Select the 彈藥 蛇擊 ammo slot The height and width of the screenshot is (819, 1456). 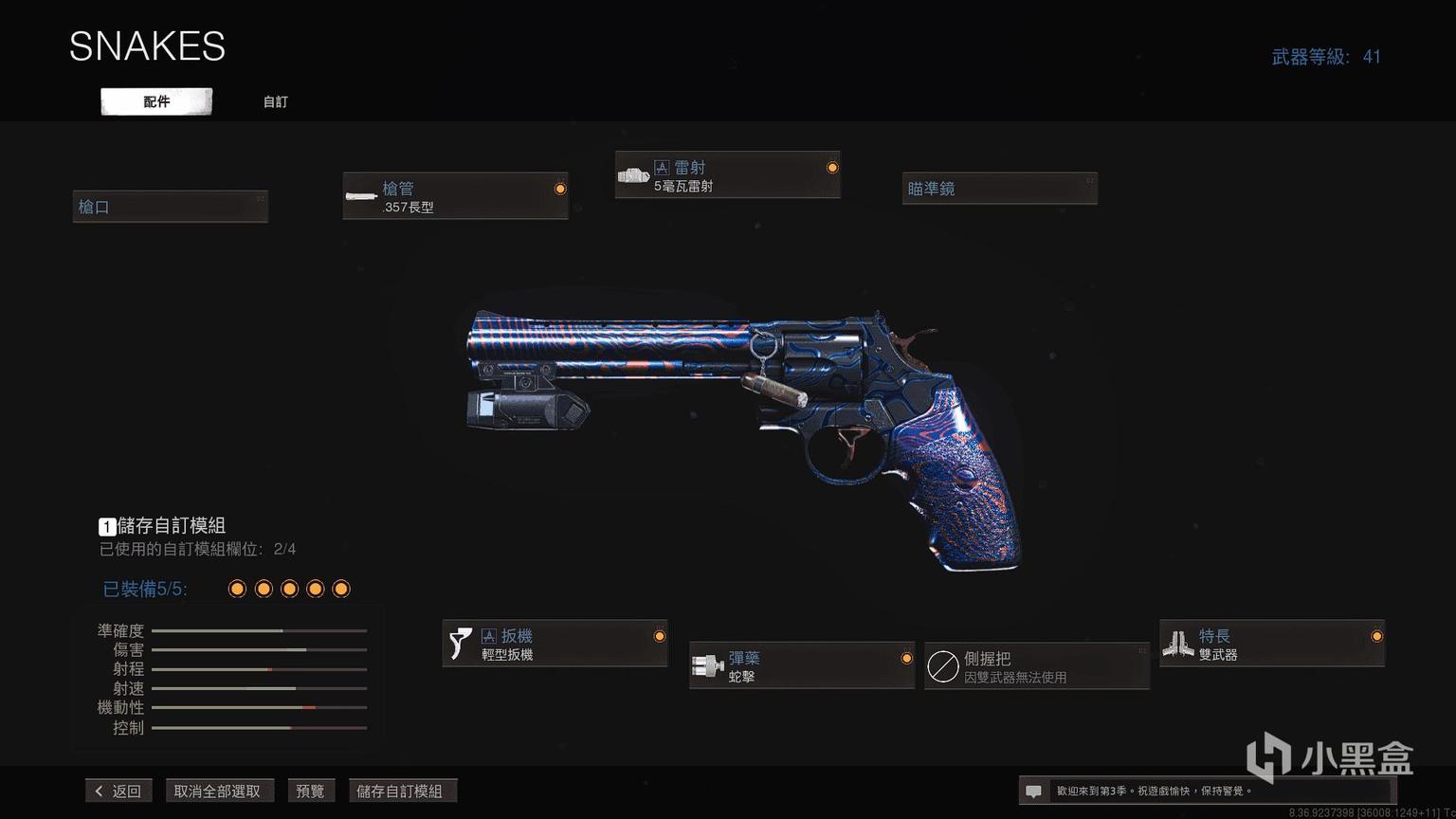click(801, 665)
